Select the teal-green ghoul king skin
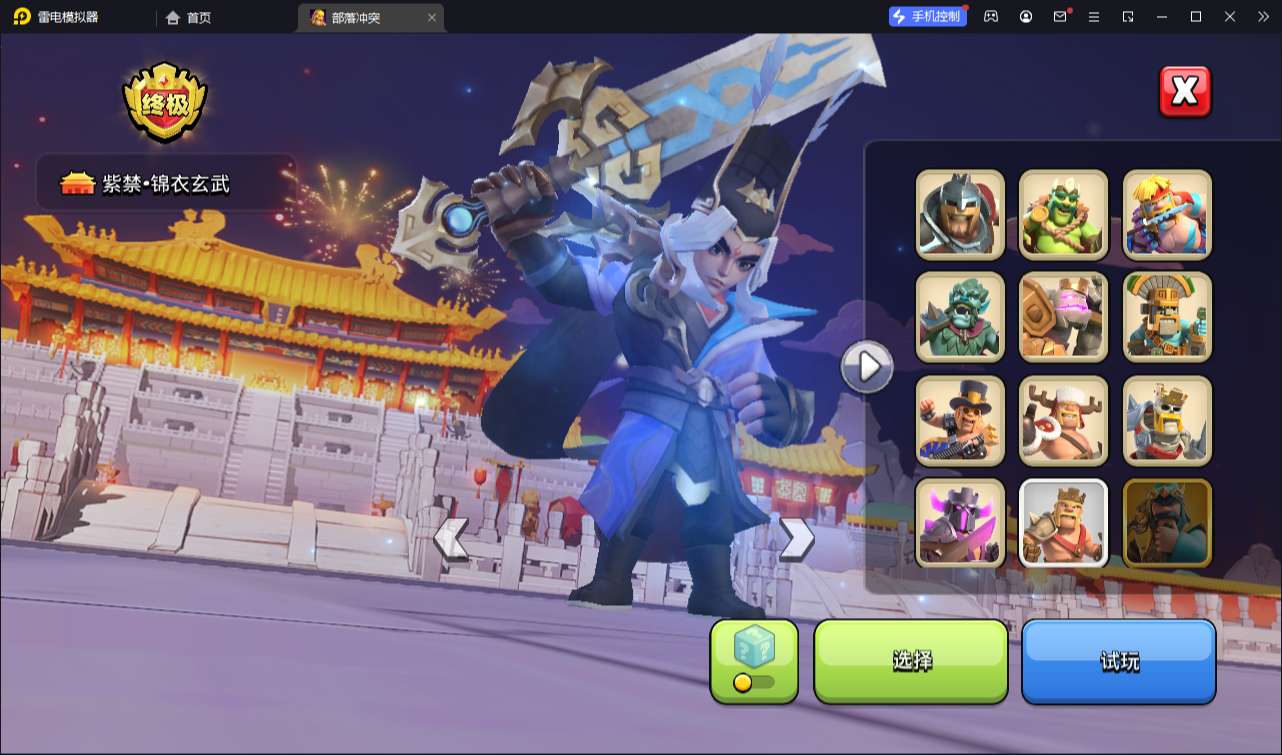Screen dimensions: 1282x755 [x=960, y=317]
